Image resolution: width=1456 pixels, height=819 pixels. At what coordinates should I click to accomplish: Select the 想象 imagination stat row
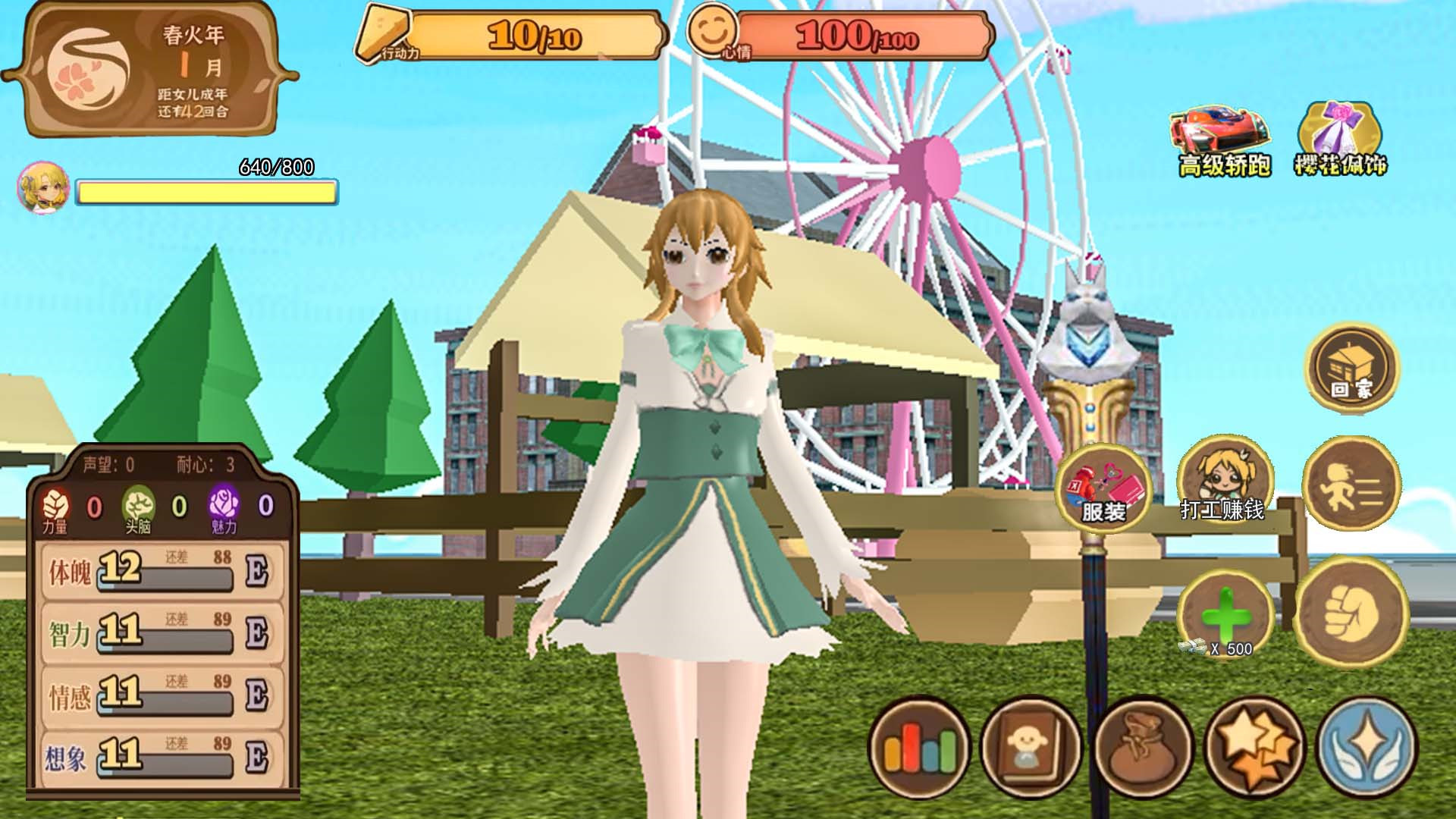(x=162, y=757)
